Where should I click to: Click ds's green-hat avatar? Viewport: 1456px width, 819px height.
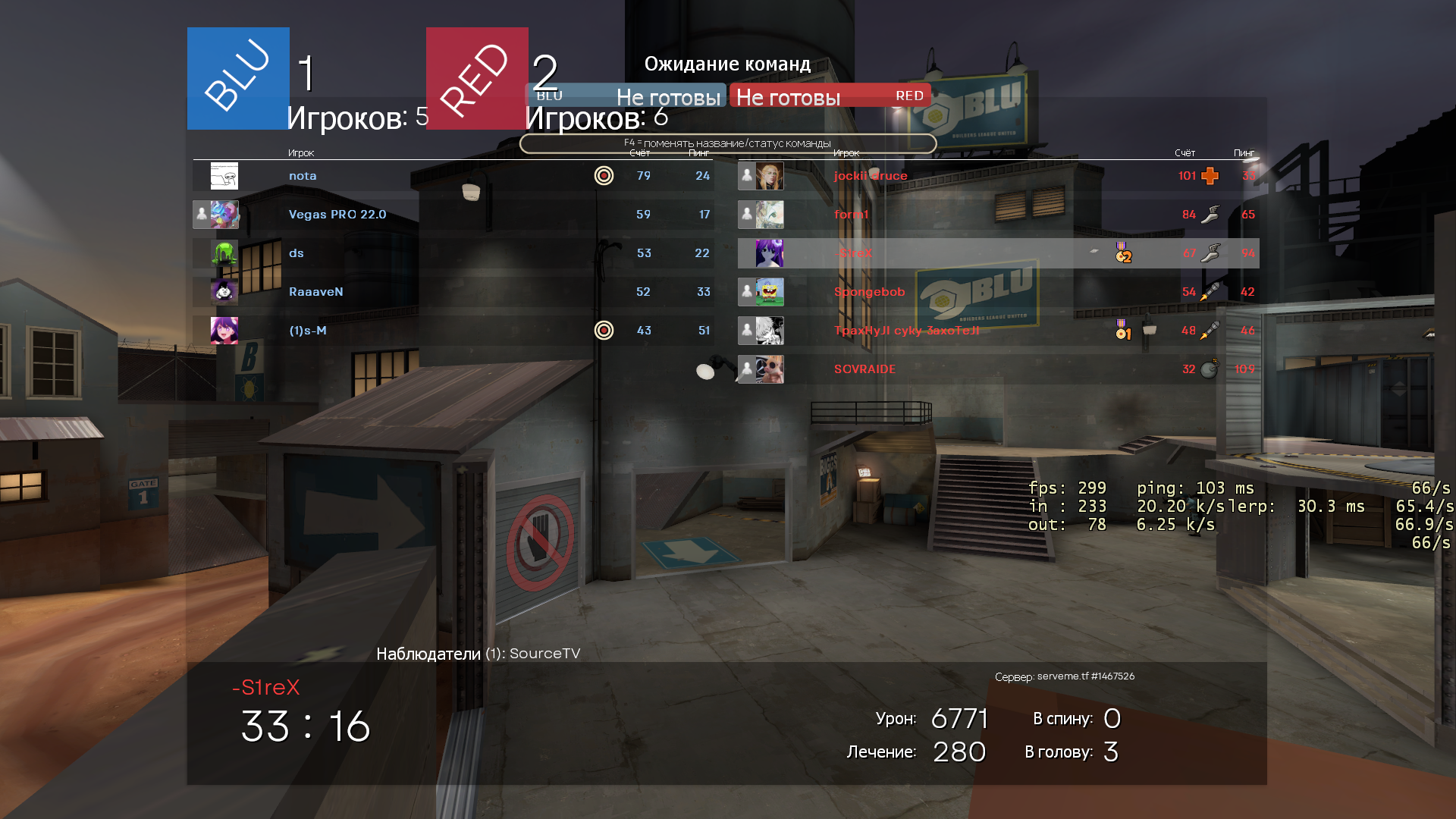(x=224, y=253)
